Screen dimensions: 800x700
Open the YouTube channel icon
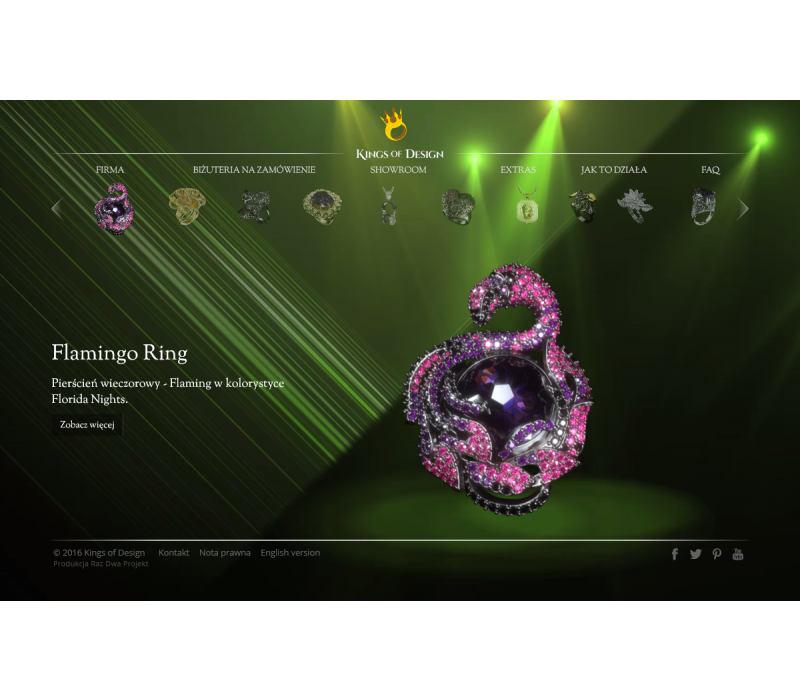coord(738,554)
